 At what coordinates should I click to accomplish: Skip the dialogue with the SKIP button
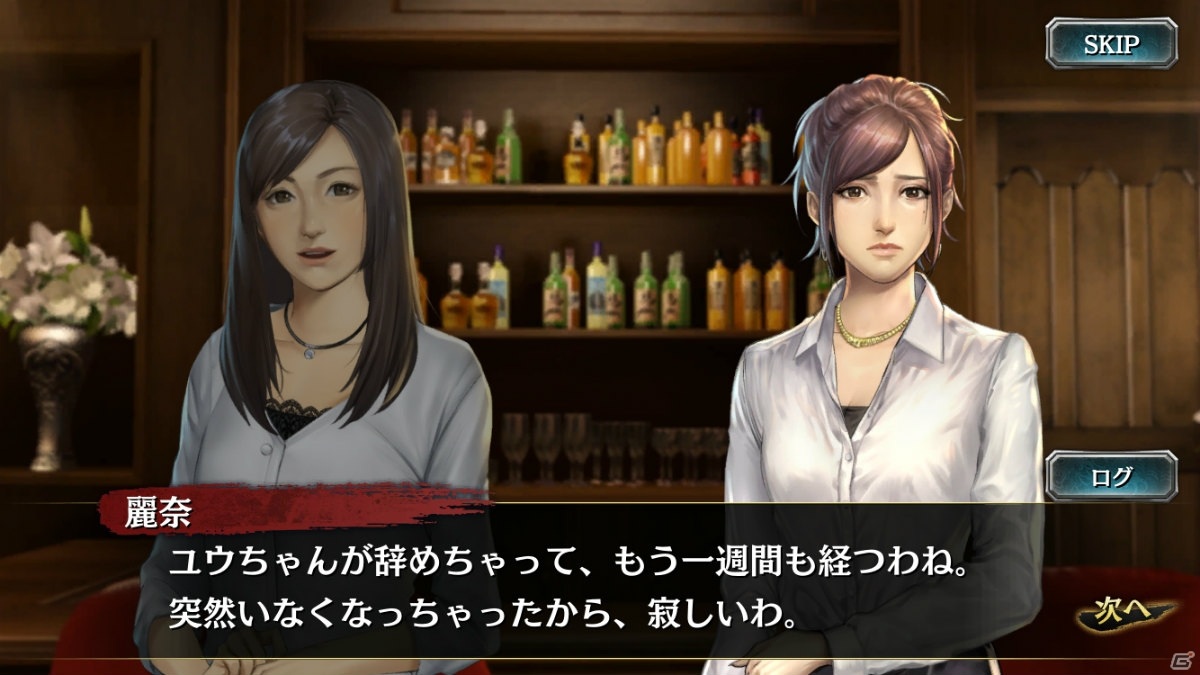tap(1111, 44)
